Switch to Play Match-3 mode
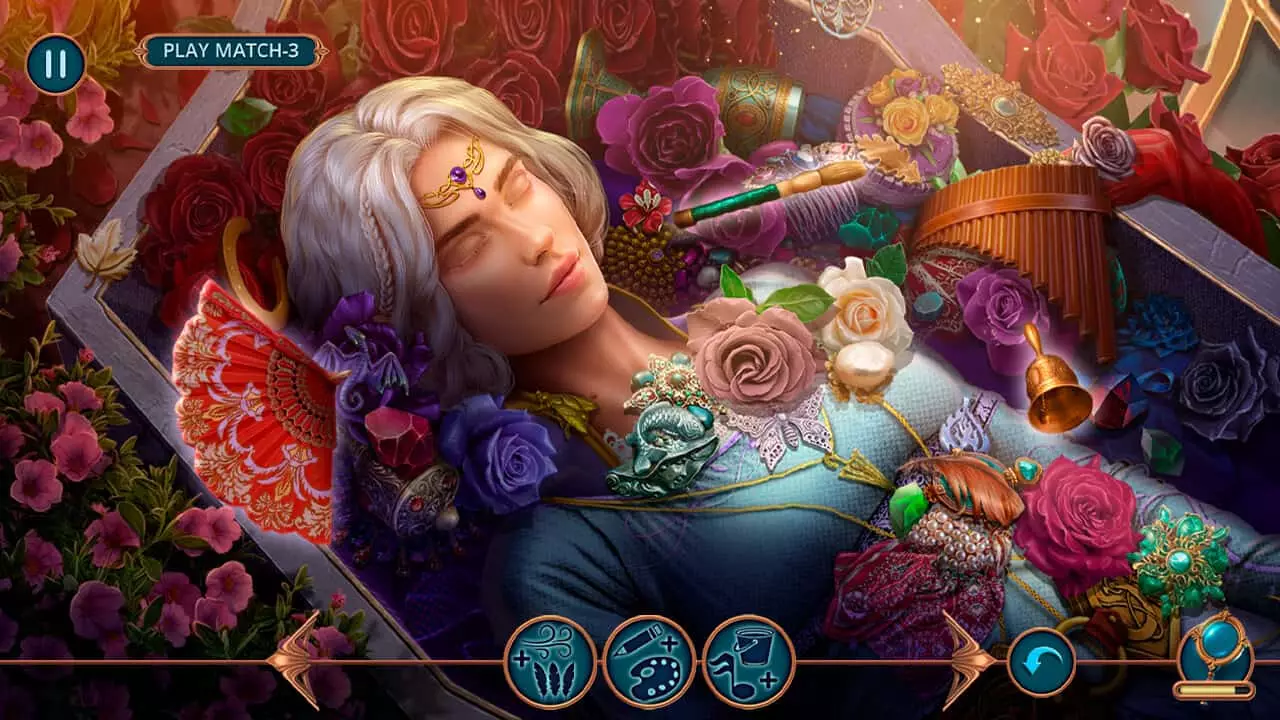Screen dimensions: 1280x720 (x=231, y=50)
